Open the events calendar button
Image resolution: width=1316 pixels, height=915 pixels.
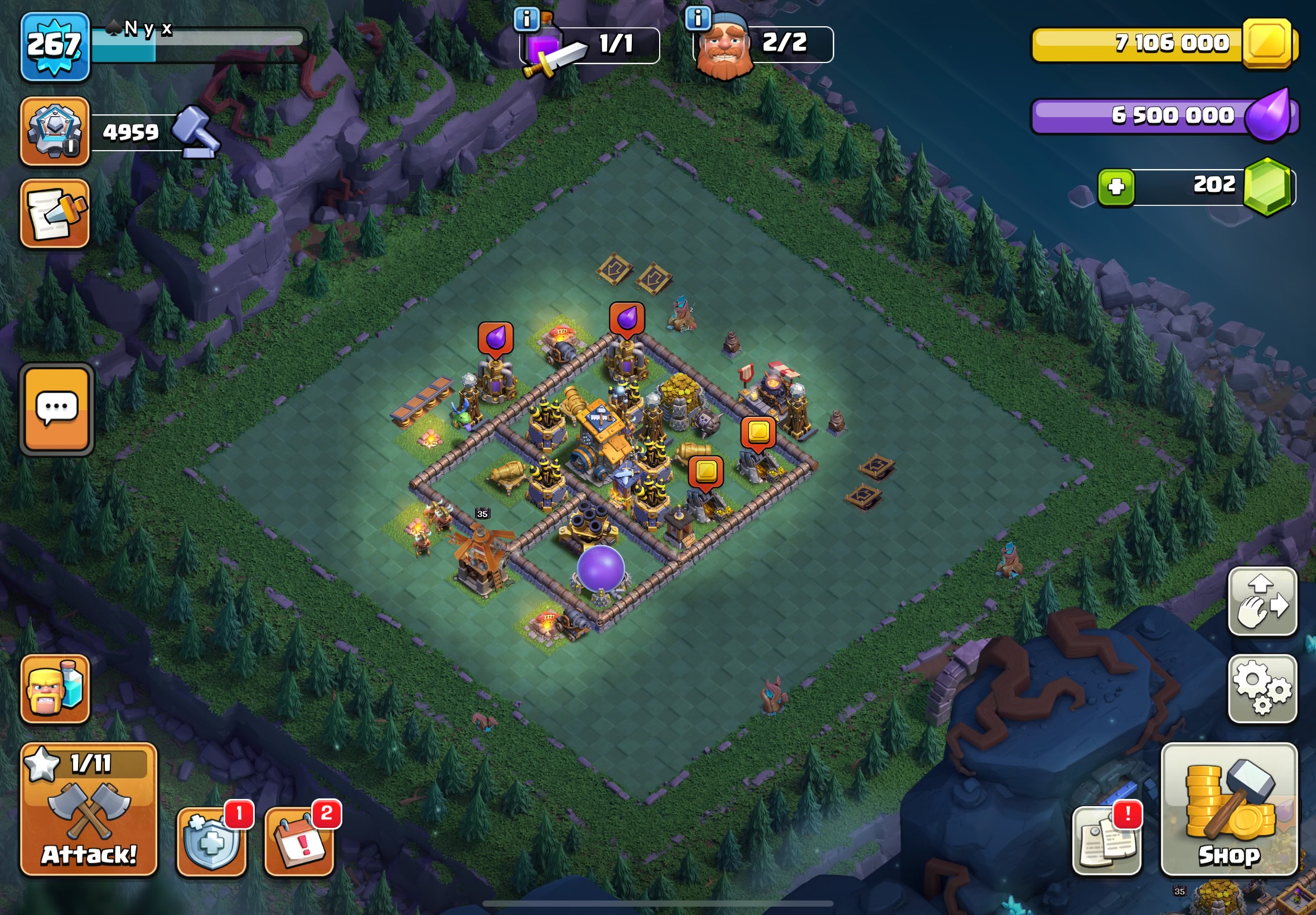tap(299, 841)
